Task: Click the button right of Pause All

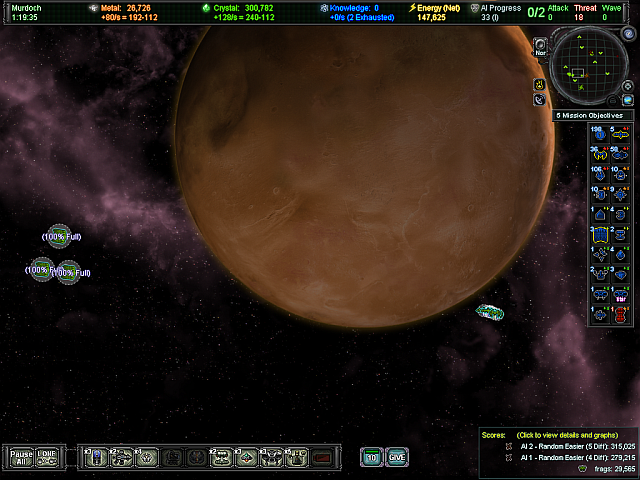Action: pos(49,457)
